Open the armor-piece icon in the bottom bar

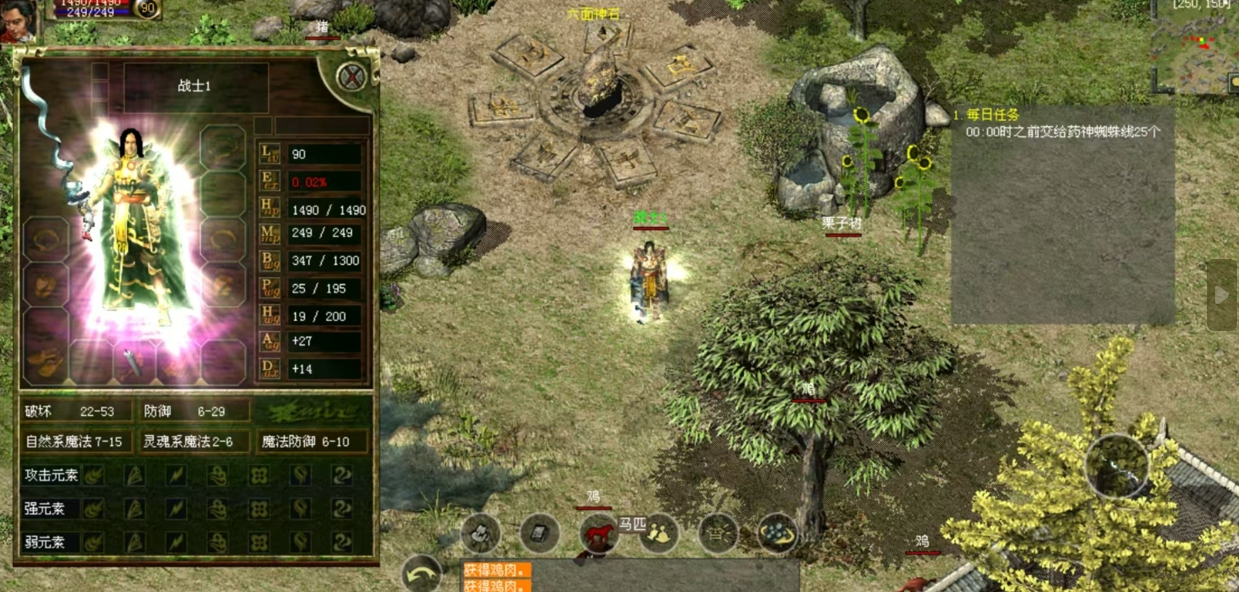[481, 534]
